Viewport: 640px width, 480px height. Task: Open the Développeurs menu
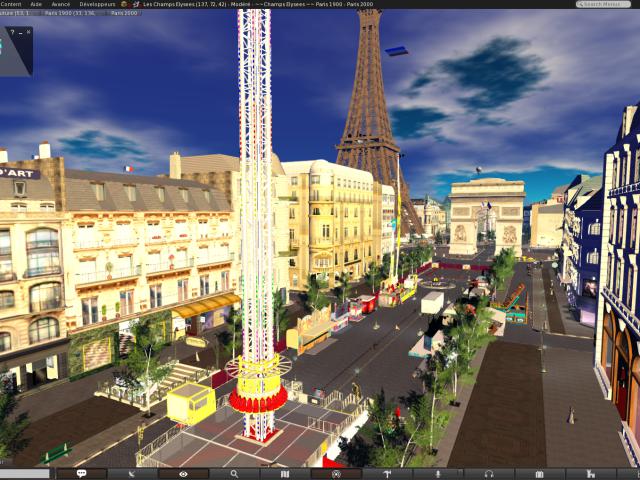click(97, 4)
